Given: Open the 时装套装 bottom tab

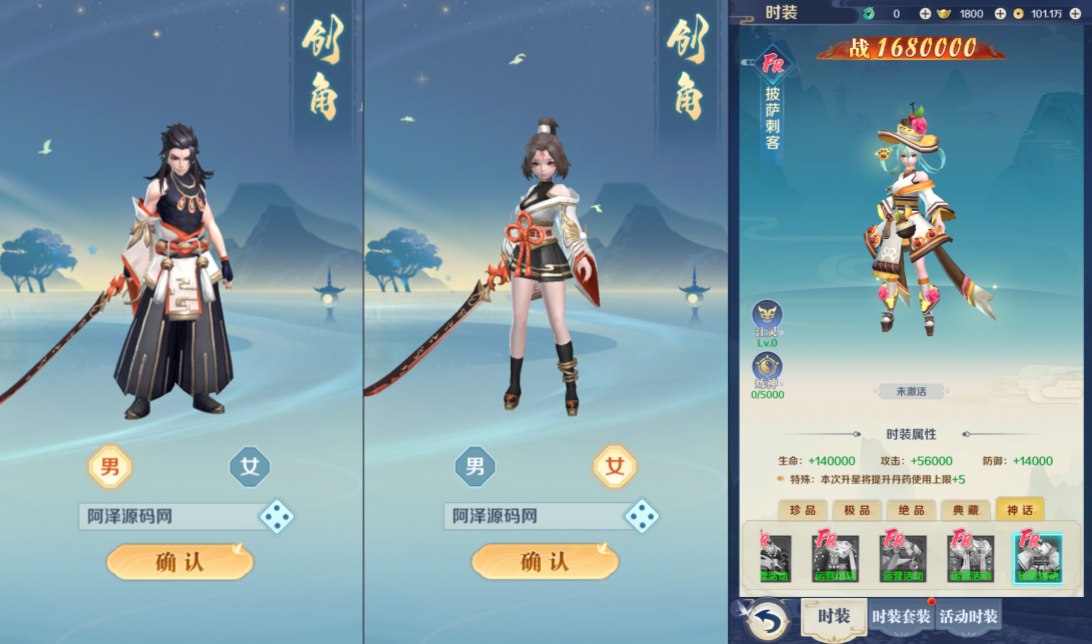Looking at the screenshot, I should 902,617.
